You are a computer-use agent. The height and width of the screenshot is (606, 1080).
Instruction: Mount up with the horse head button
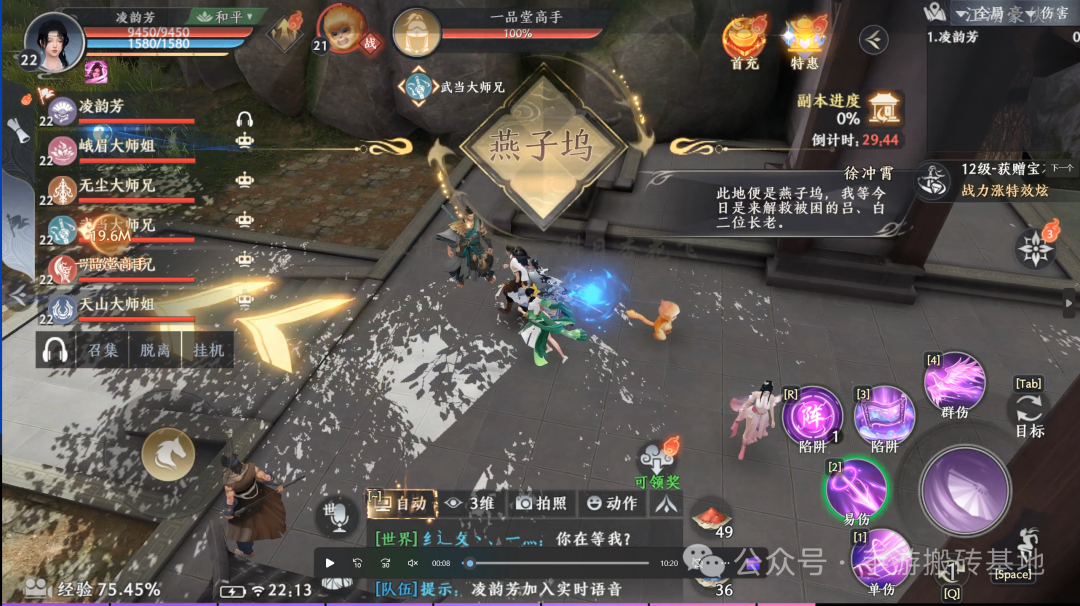[x=167, y=455]
